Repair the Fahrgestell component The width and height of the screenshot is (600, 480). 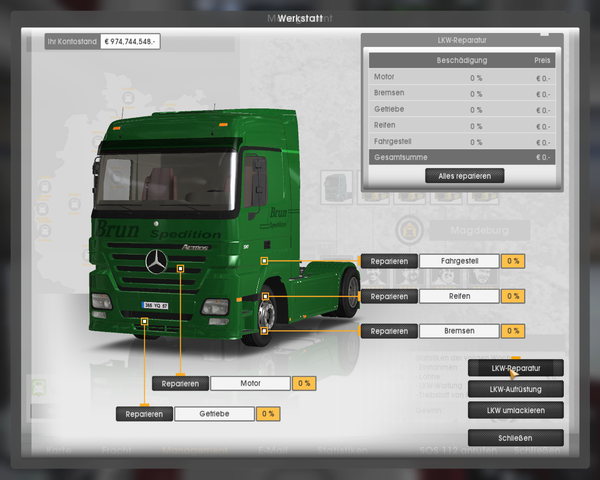tap(389, 261)
